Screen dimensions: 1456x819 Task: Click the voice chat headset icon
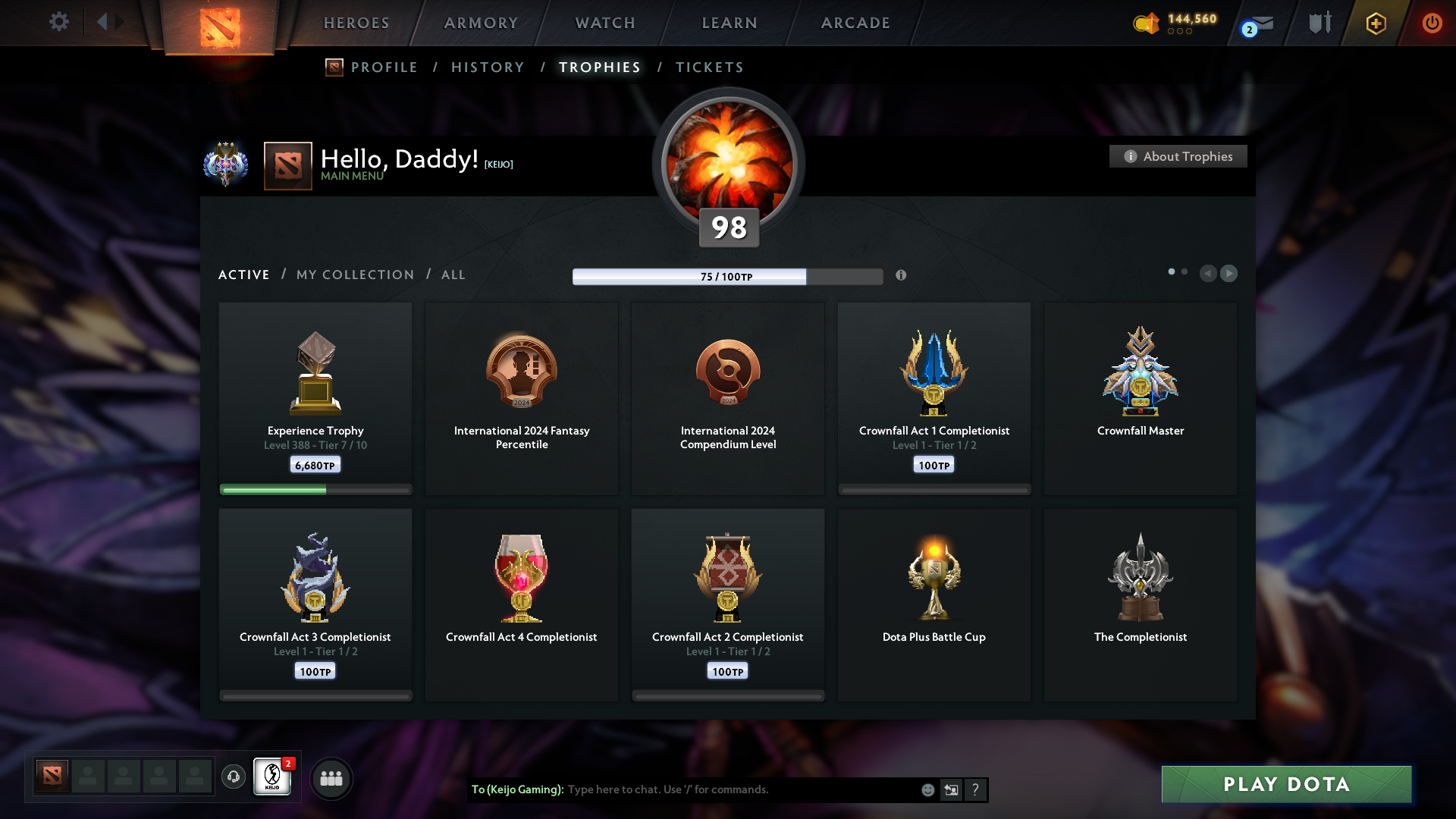(233, 777)
